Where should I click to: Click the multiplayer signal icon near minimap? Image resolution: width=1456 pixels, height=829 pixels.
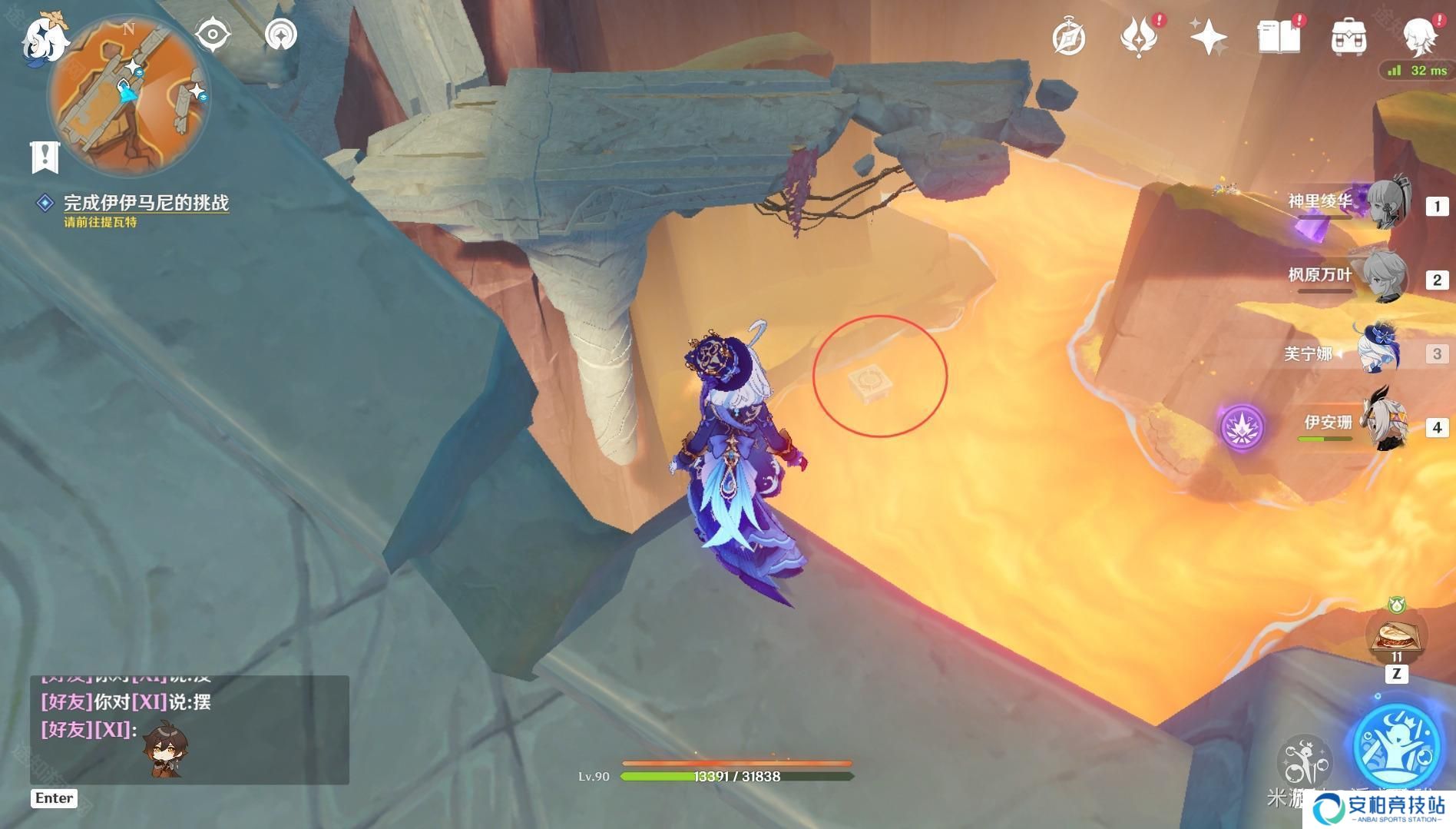280,35
